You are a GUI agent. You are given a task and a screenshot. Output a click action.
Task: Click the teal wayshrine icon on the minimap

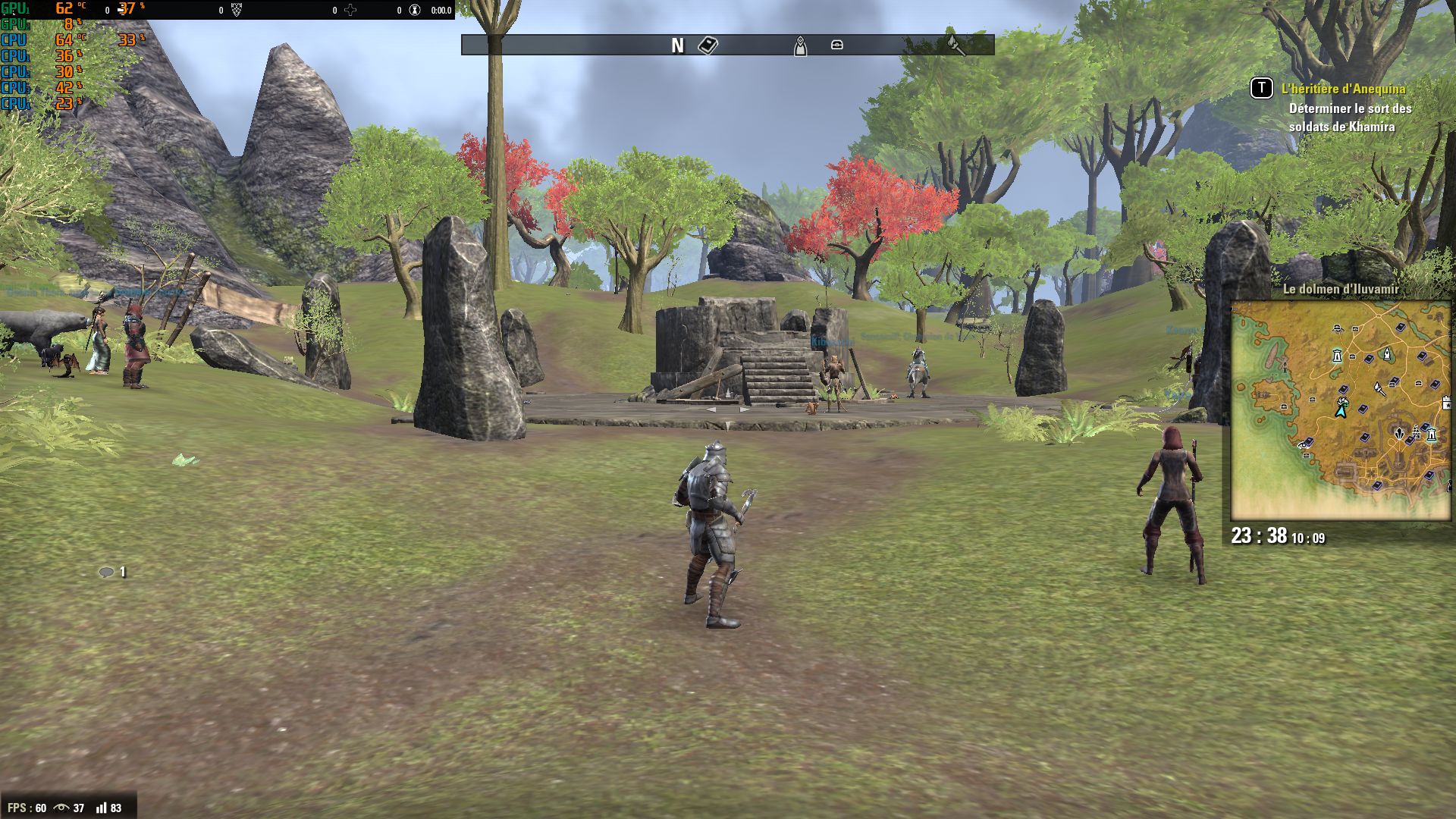[x=1337, y=356]
